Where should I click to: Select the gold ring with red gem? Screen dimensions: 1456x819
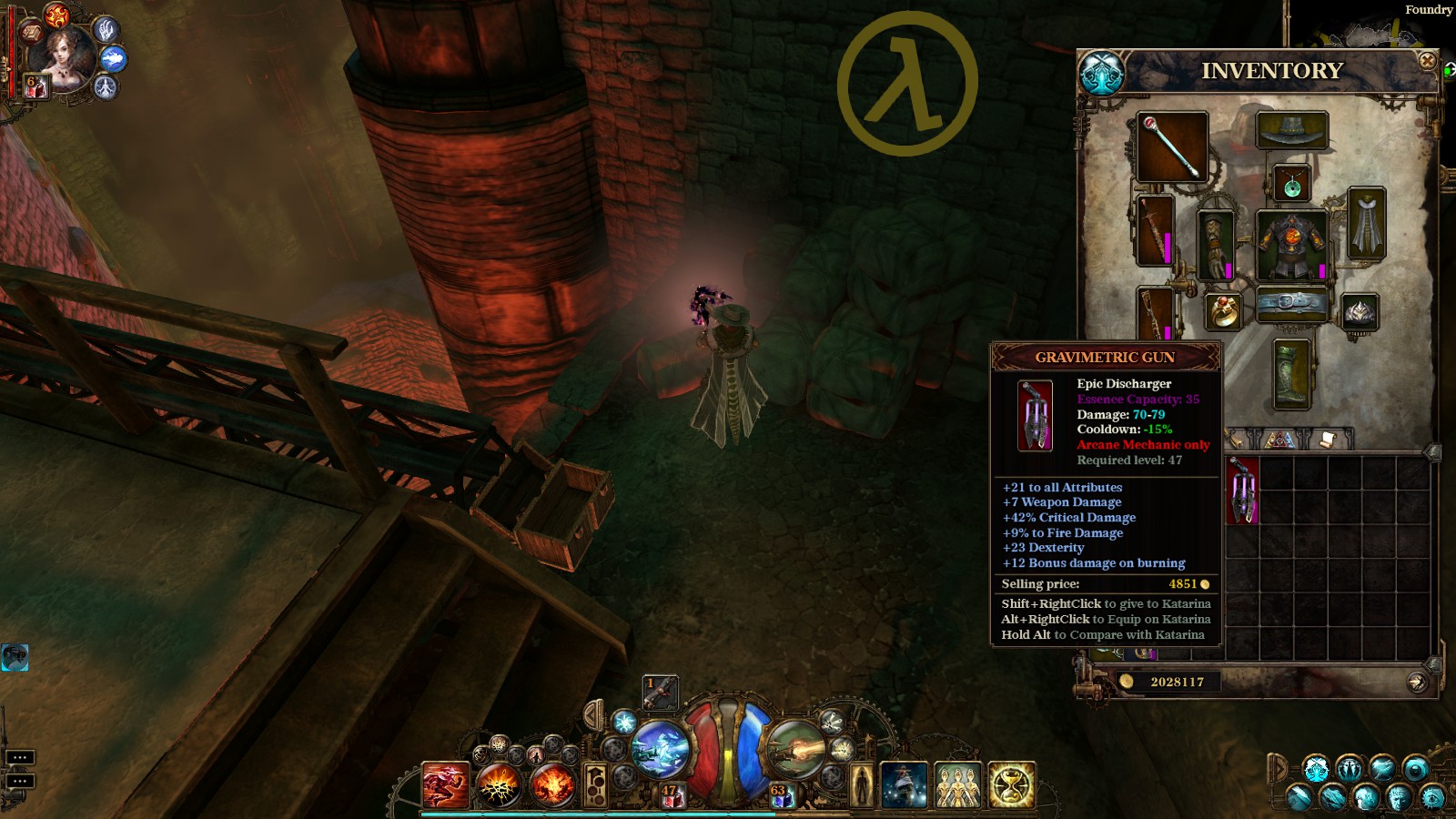click(x=1224, y=312)
